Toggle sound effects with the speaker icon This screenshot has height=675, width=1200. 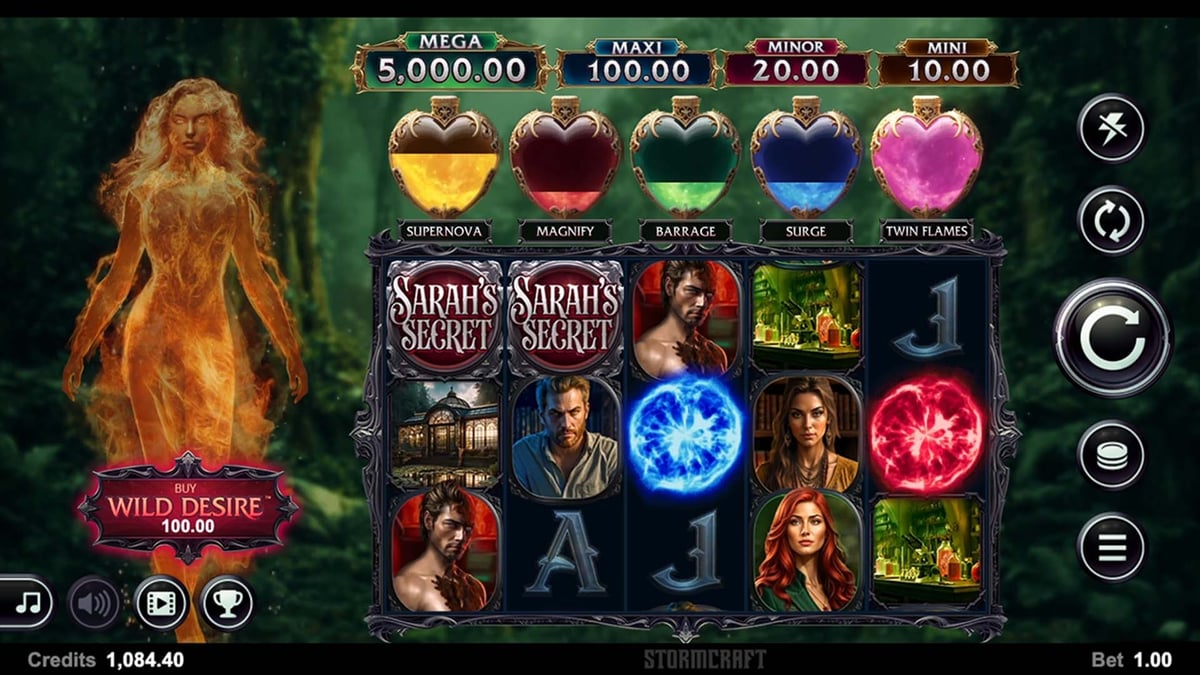94,603
